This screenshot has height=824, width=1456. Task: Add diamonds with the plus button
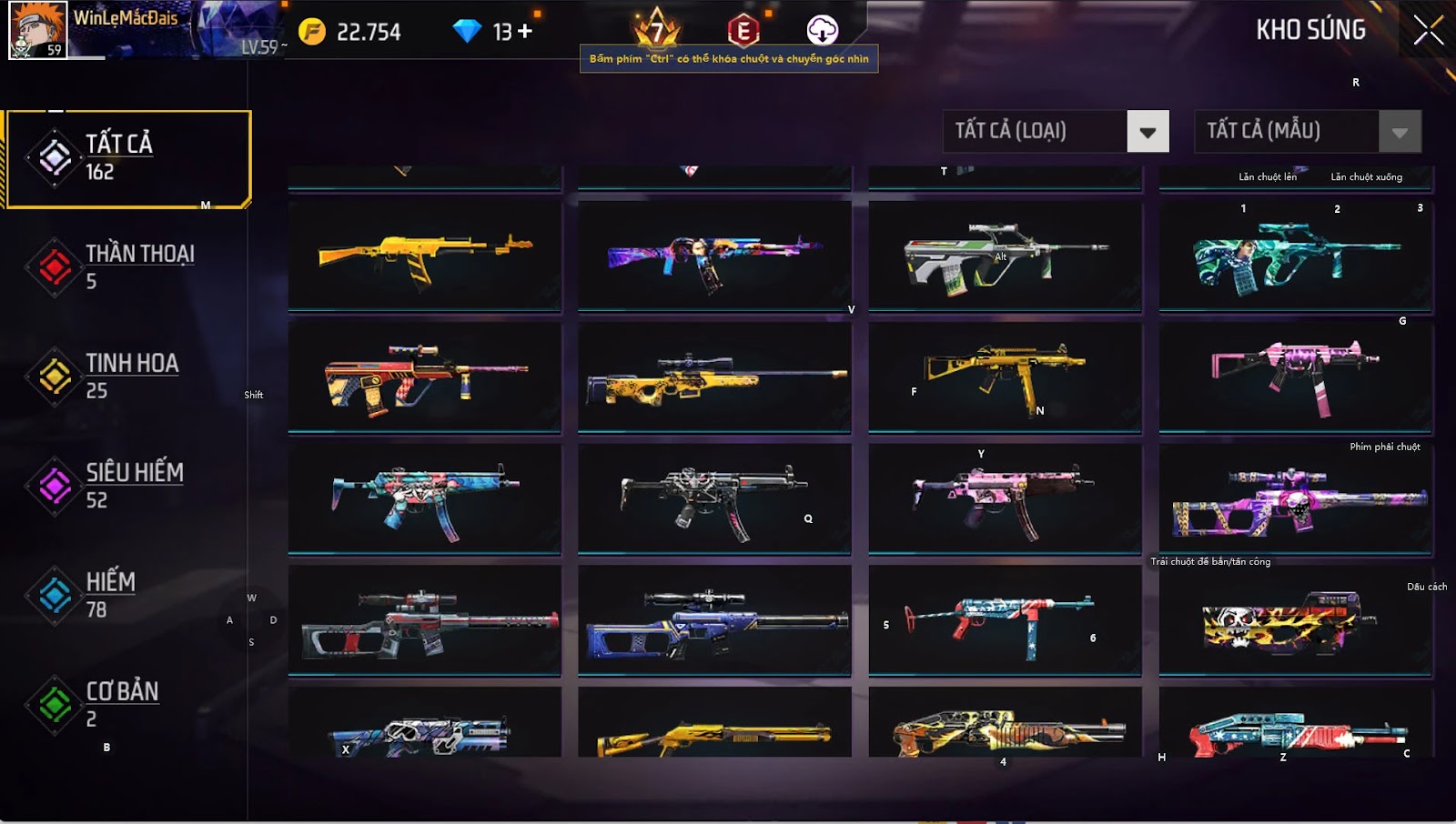tap(525, 32)
